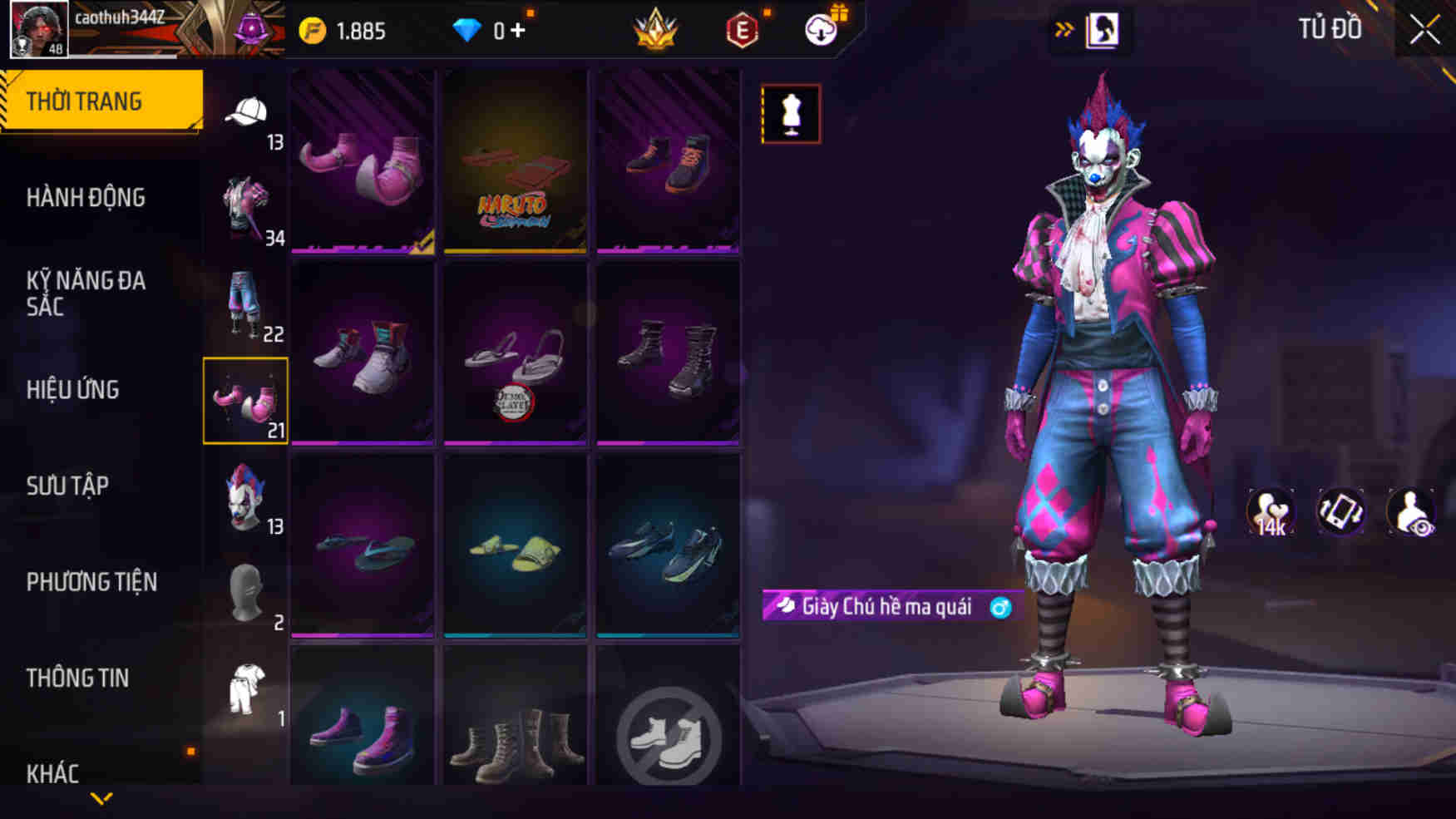Image resolution: width=1456 pixels, height=819 pixels.
Task: Show the THÔNG TIN section
Action: click(x=77, y=678)
